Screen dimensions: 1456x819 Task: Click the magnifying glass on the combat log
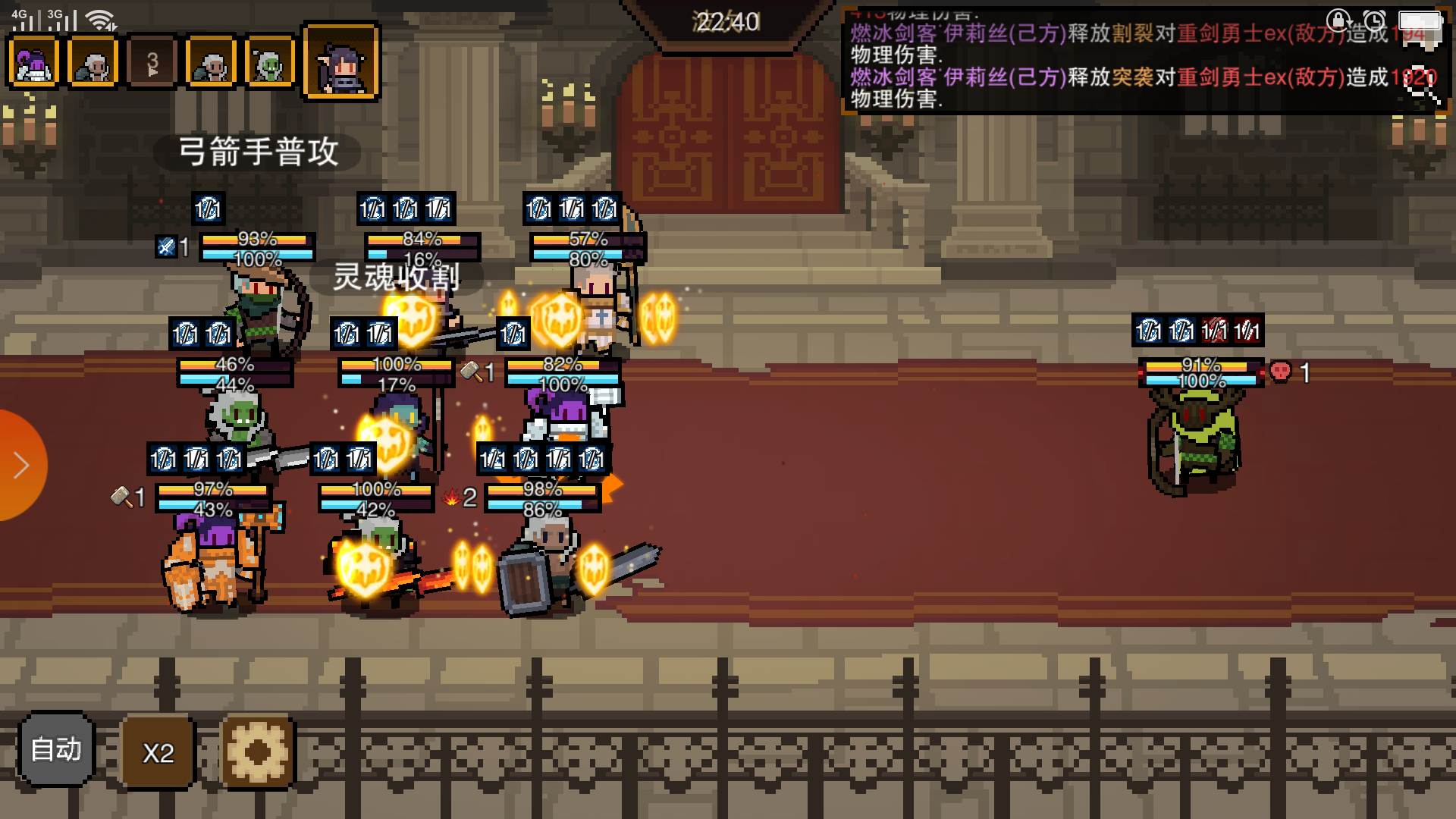point(1422,89)
